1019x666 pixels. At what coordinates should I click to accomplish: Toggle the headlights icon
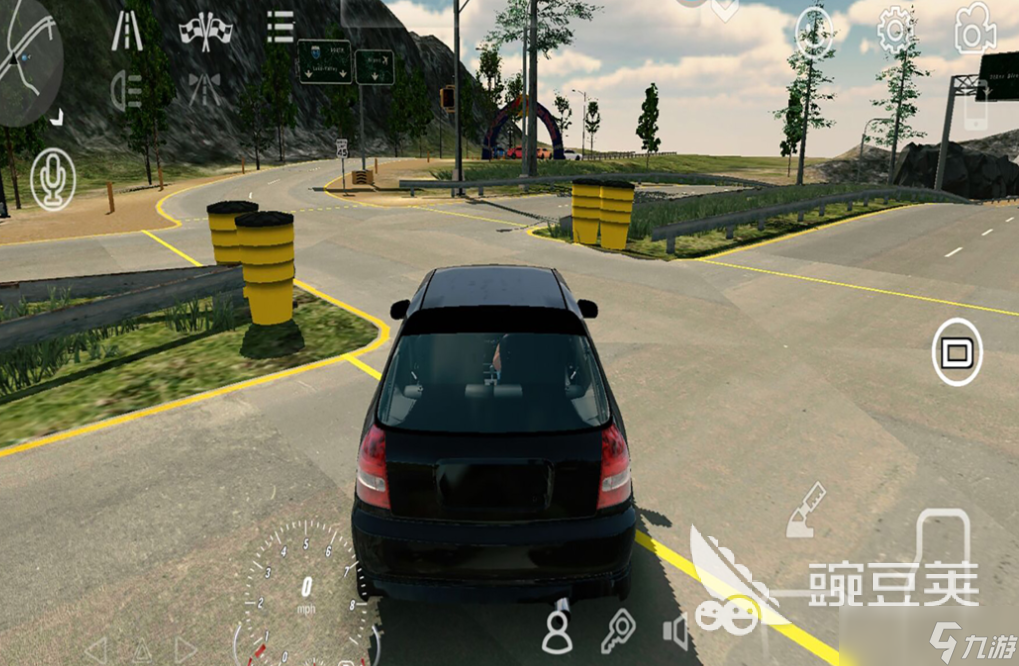(x=126, y=91)
